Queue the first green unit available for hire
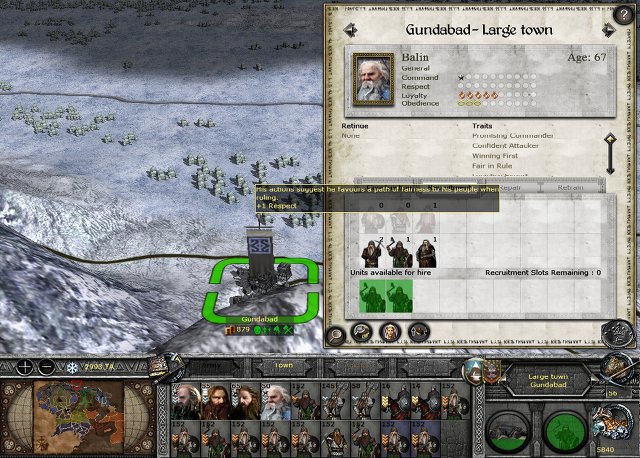Screen dimensions: 640x458 pyautogui.click(x=372, y=296)
